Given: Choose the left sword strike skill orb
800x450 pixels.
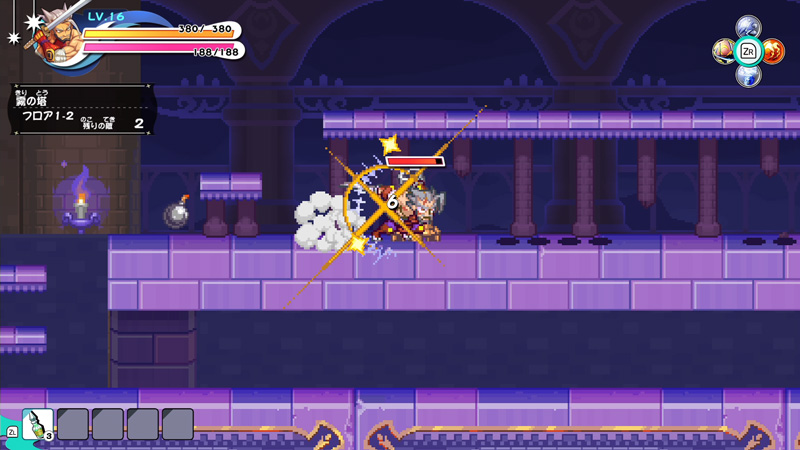Looking at the screenshot, I should 724,50.
